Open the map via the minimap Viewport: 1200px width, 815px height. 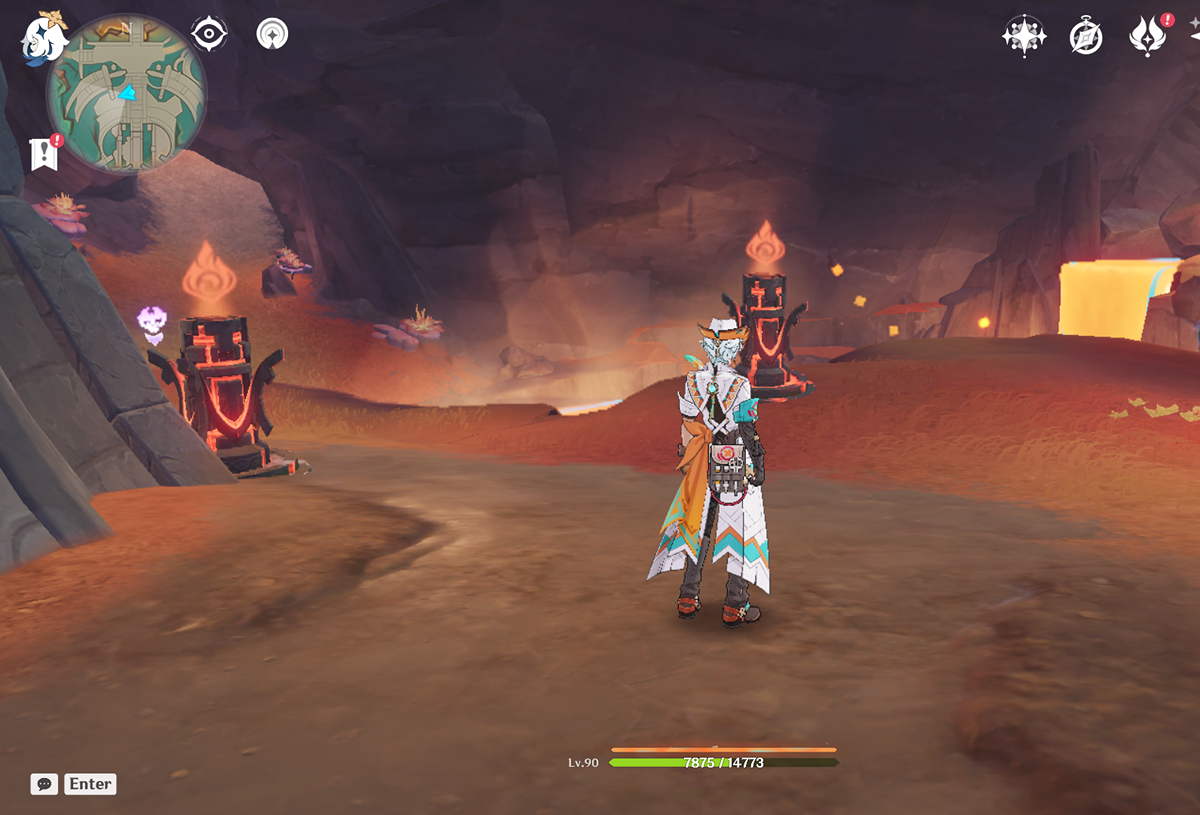(x=126, y=93)
